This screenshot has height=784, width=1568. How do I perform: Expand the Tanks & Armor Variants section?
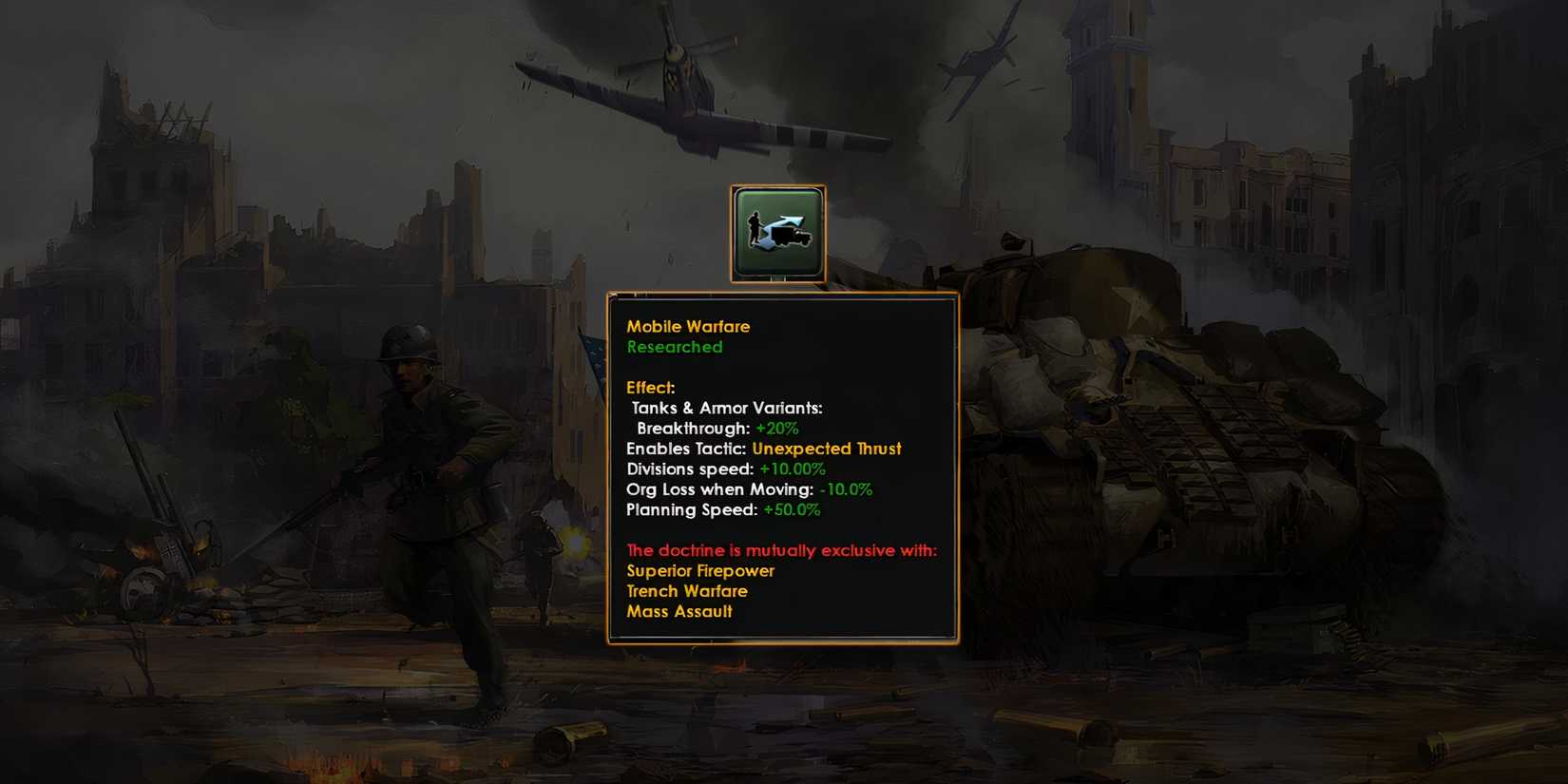click(x=727, y=408)
